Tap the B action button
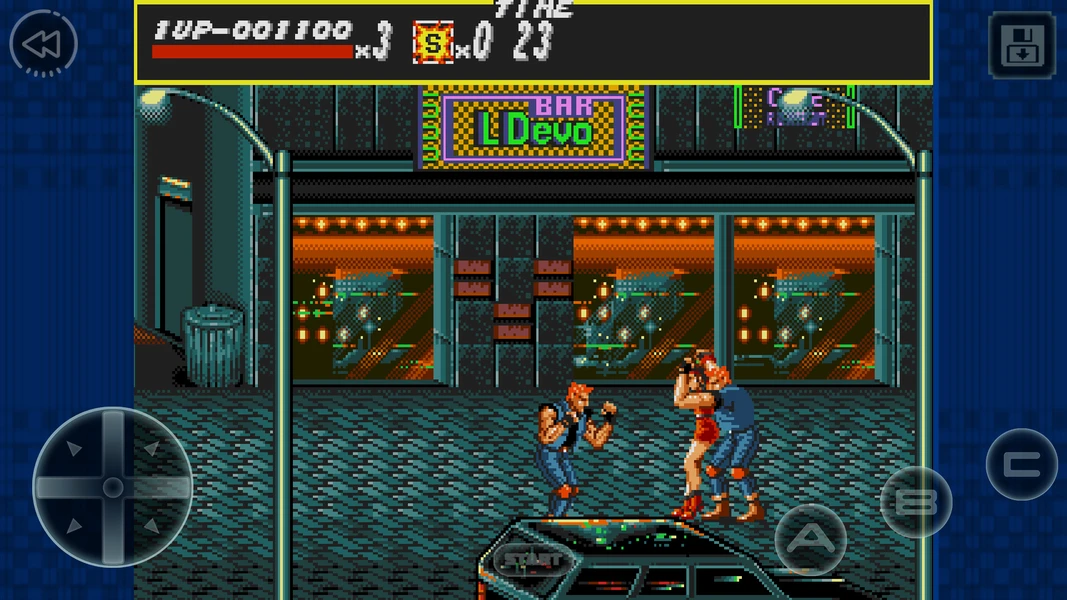 coord(915,502)
